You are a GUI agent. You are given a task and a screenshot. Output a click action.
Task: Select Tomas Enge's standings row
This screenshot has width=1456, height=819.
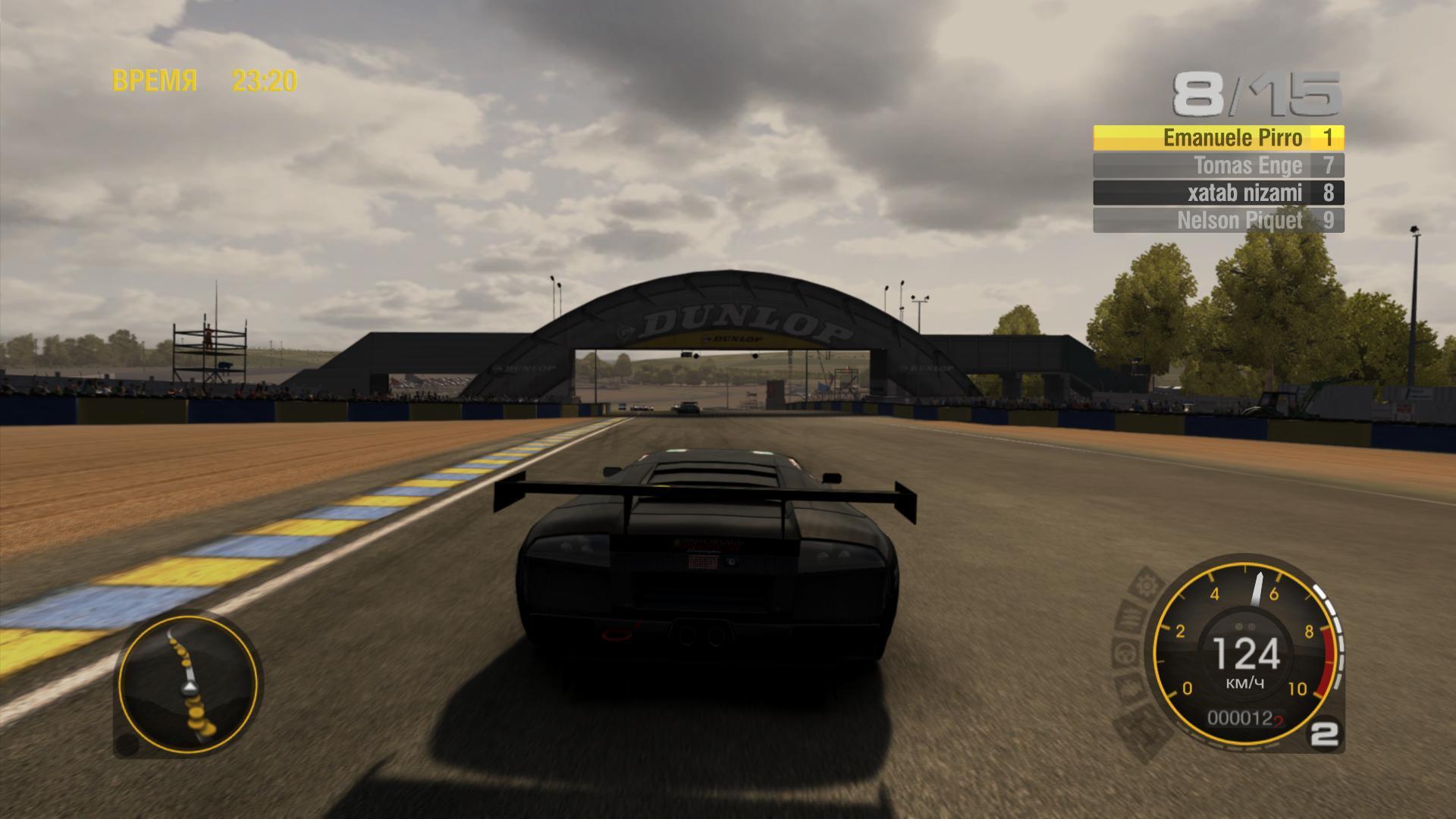click(x=1218, y=165)
